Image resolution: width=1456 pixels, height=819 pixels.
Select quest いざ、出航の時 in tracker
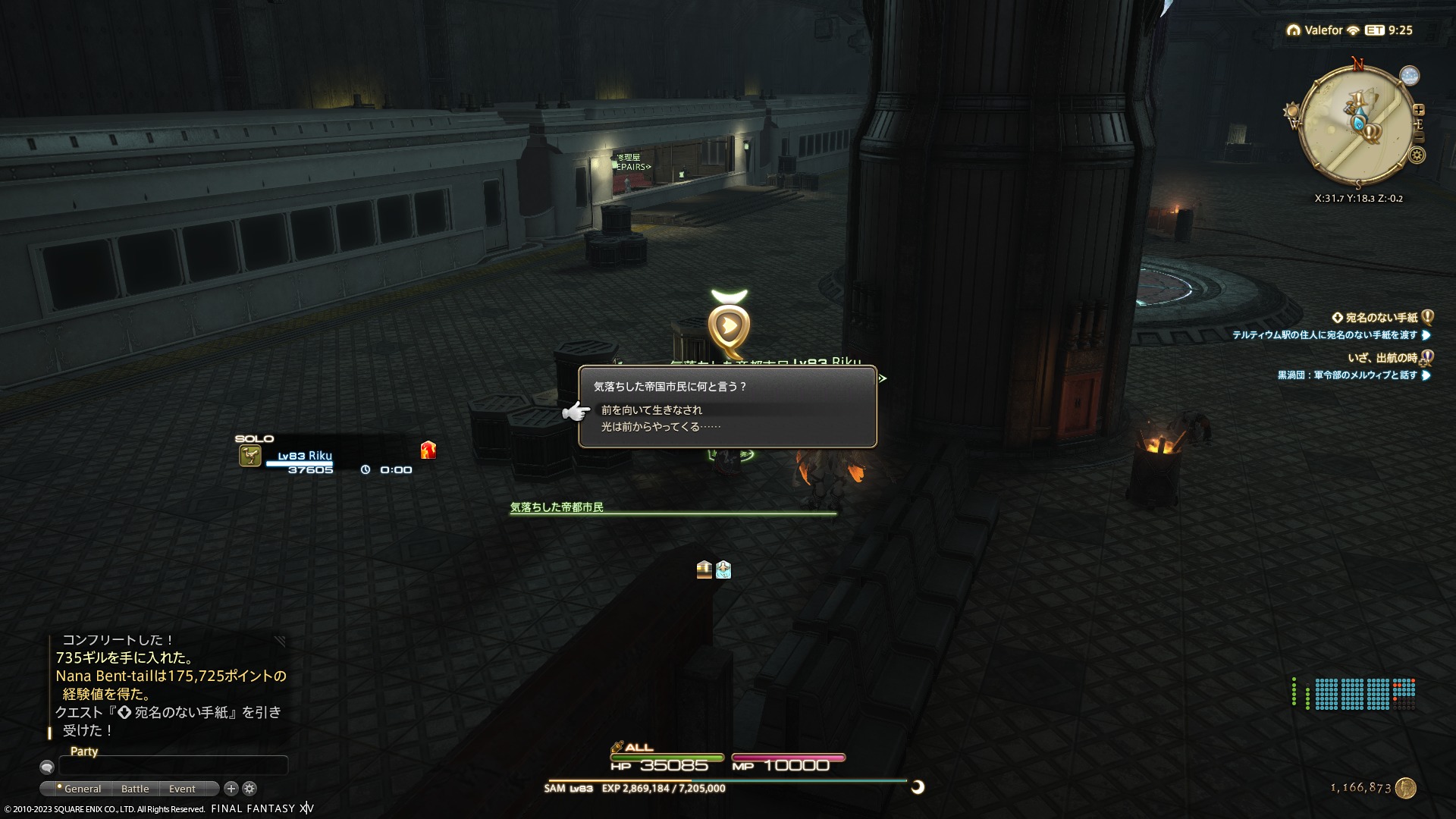(x=1382, y=358)
